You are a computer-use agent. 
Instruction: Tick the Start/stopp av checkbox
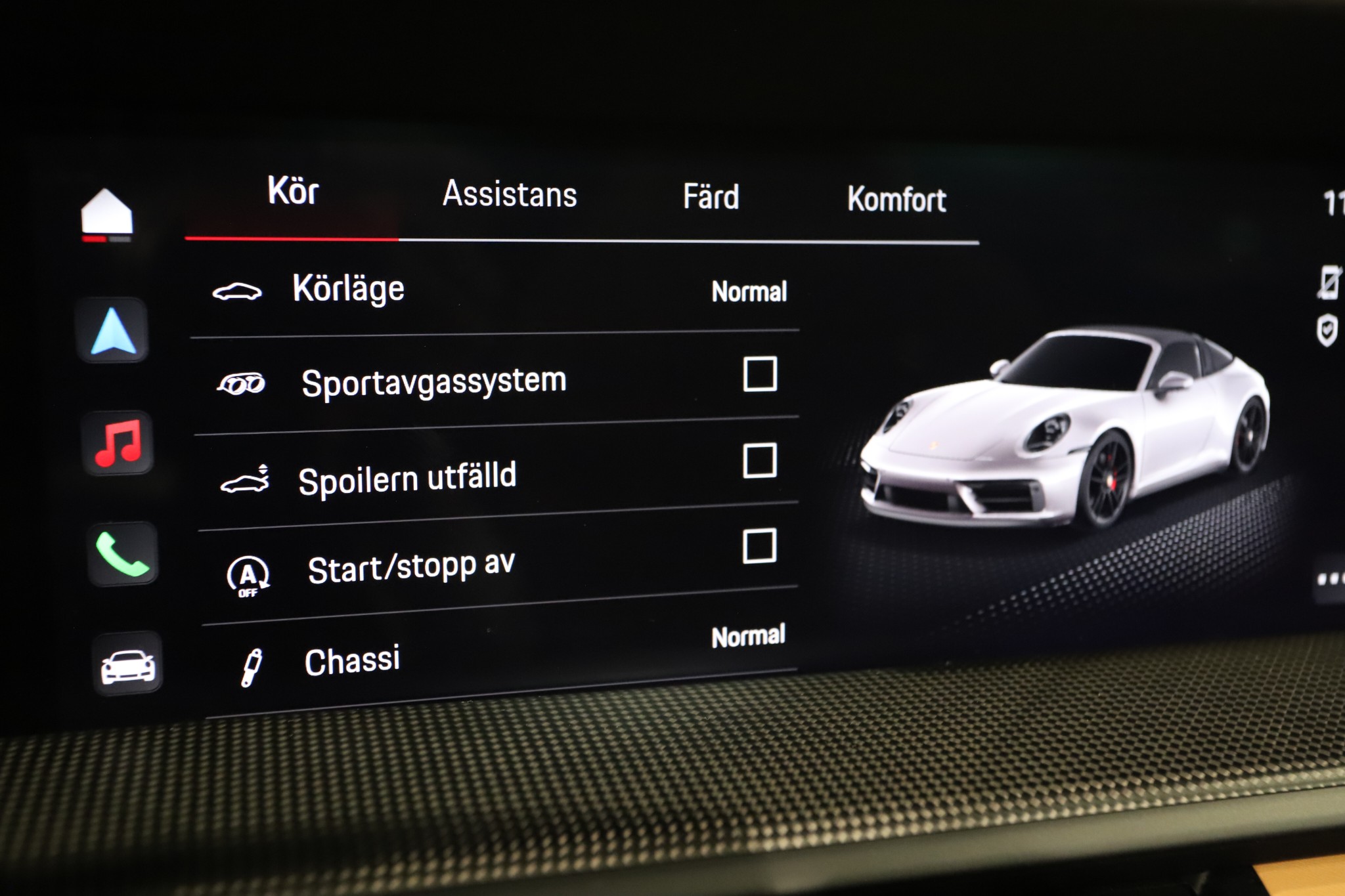[759, 546]
